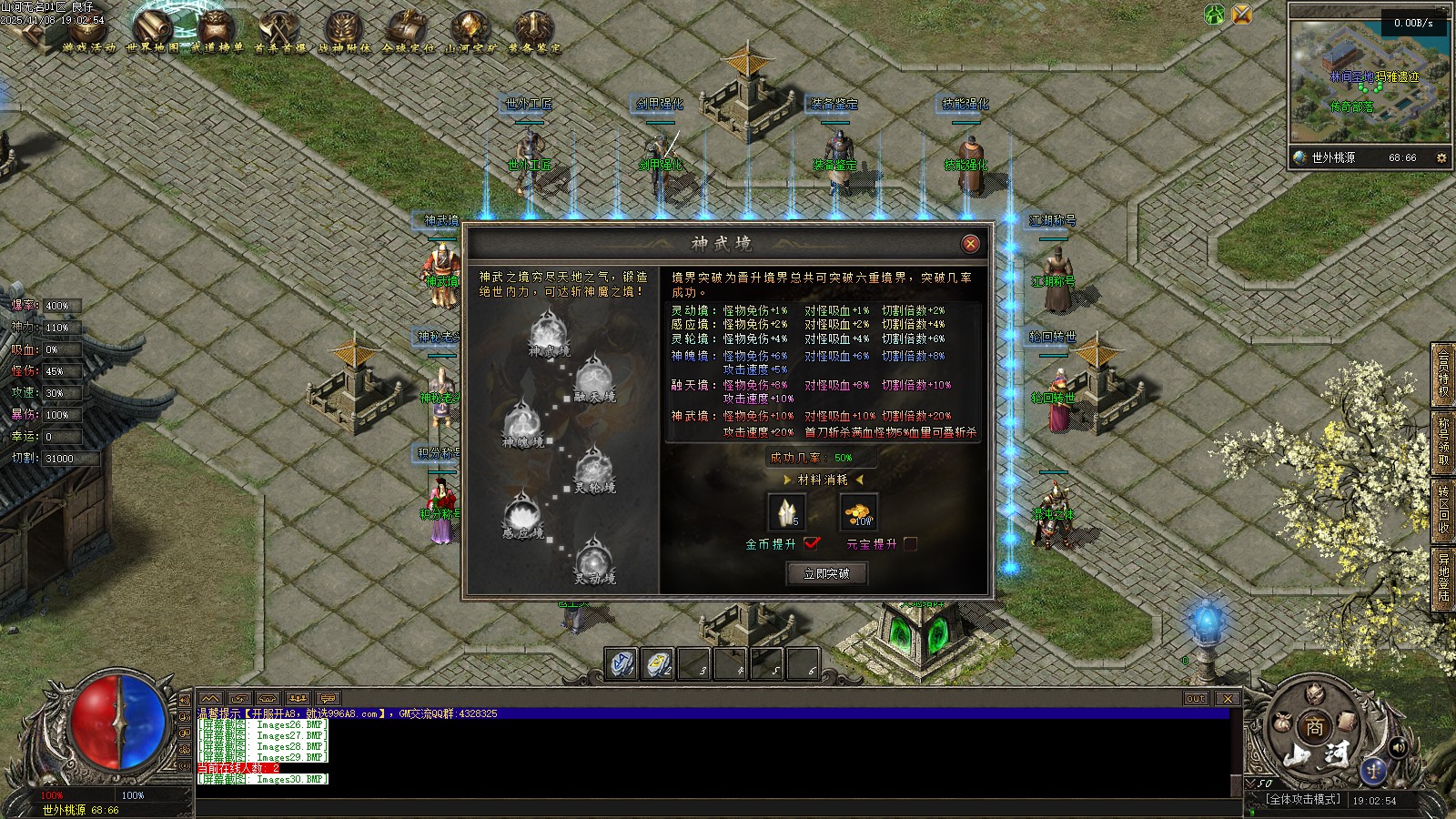Click the chat panel's out button

click(x=1196, y=698)
